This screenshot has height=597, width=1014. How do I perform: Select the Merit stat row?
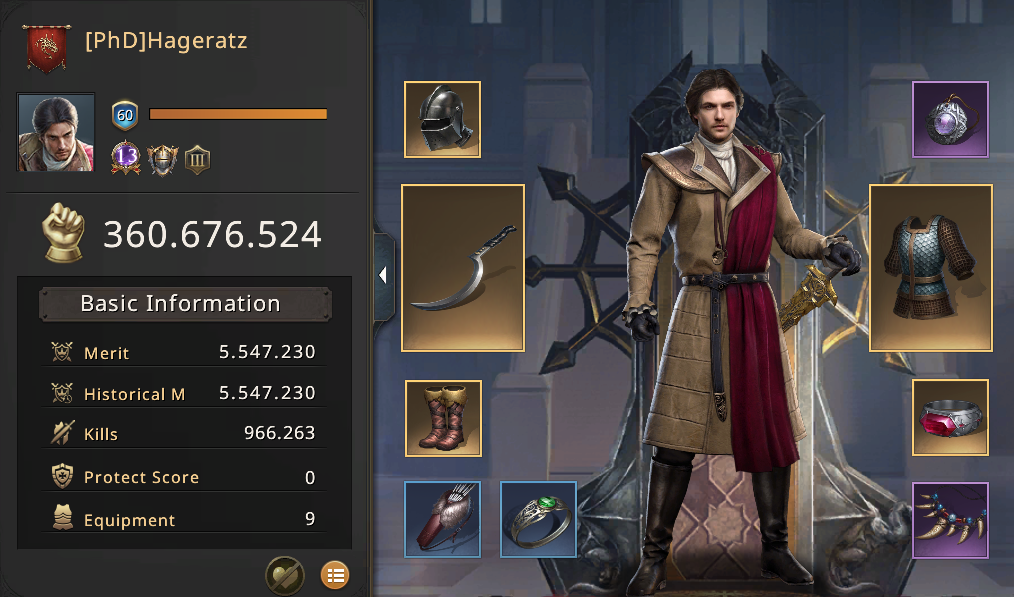pos(184,352)
